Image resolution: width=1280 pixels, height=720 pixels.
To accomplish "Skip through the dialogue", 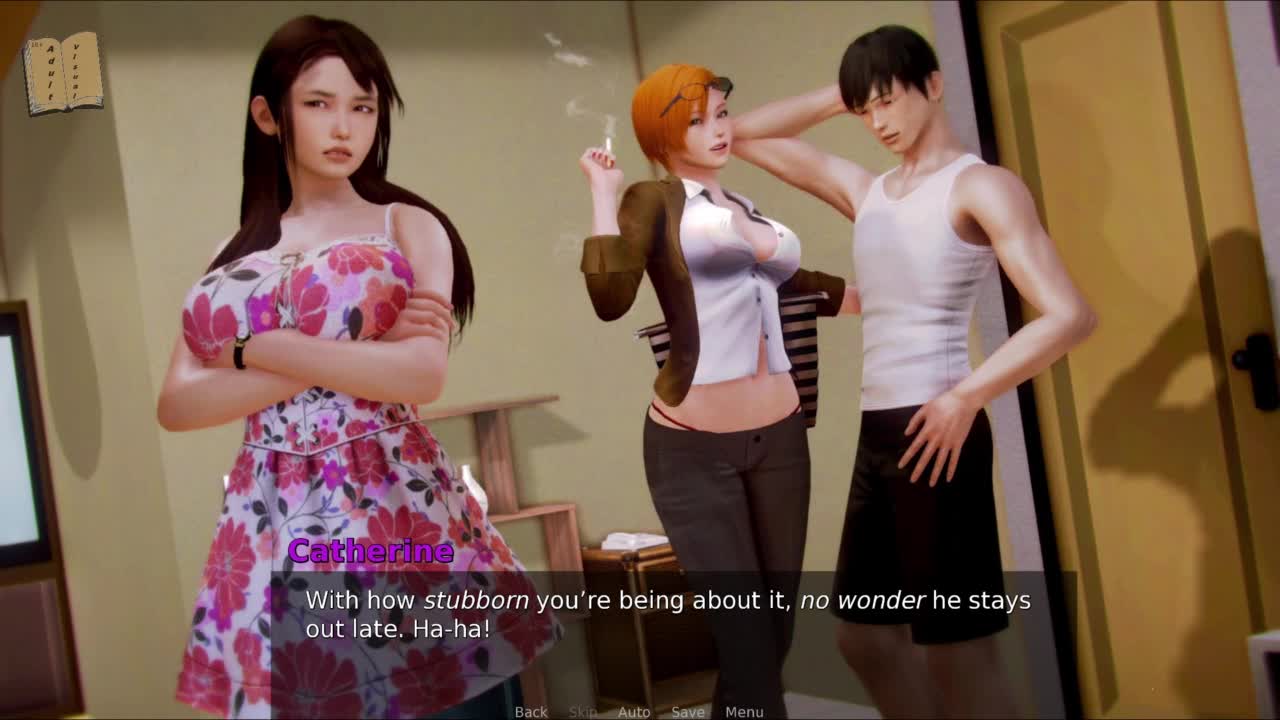I will click(582, 712).
